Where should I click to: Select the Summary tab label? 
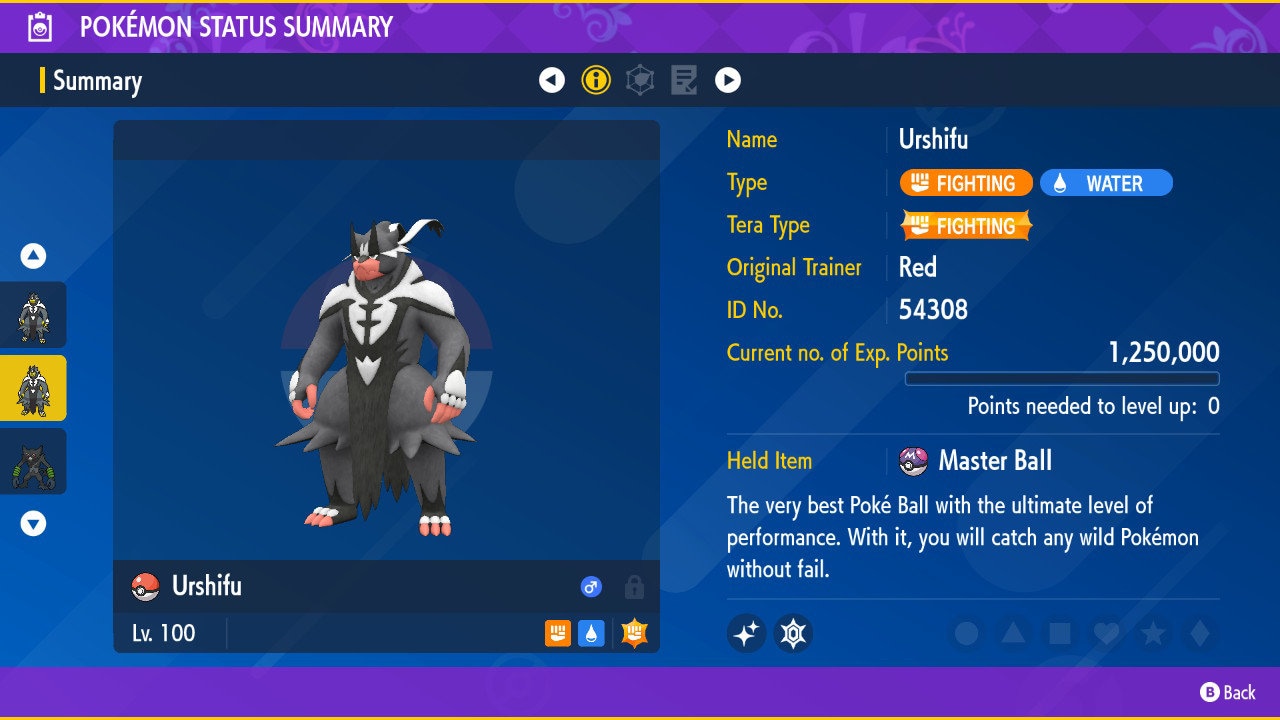point(97,81)
